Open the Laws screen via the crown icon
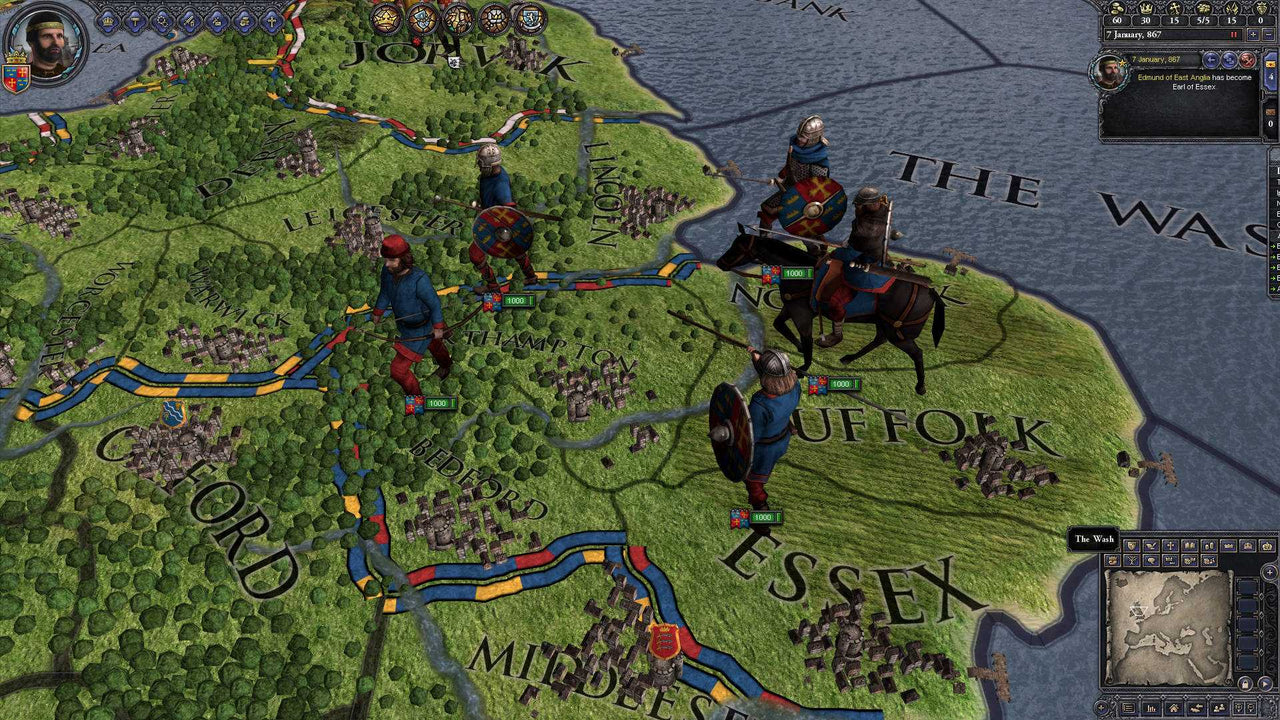Viewport: 1280px width, 720px height. click(108, 20)
